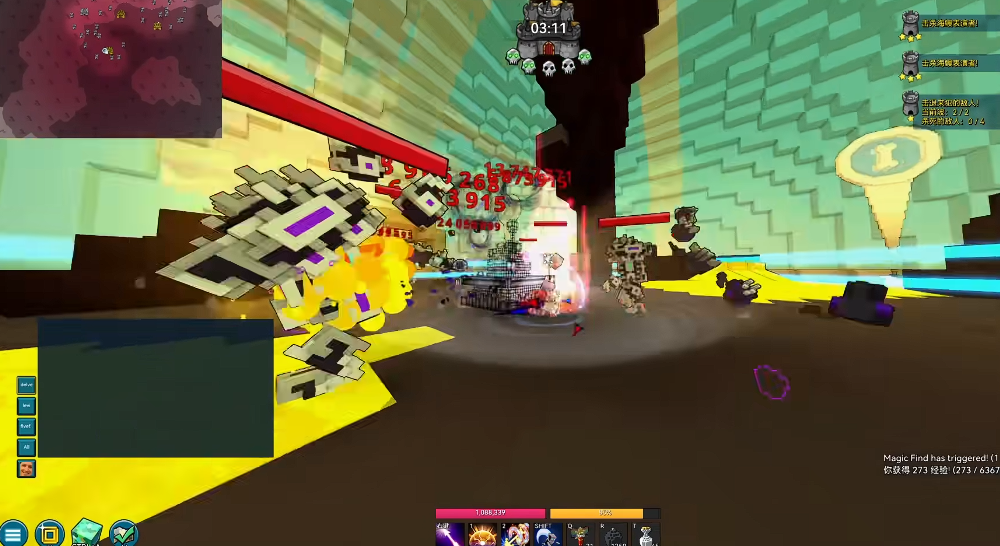
Task: Switch to the "delve" chat tab
Action: tap(27, 385)
